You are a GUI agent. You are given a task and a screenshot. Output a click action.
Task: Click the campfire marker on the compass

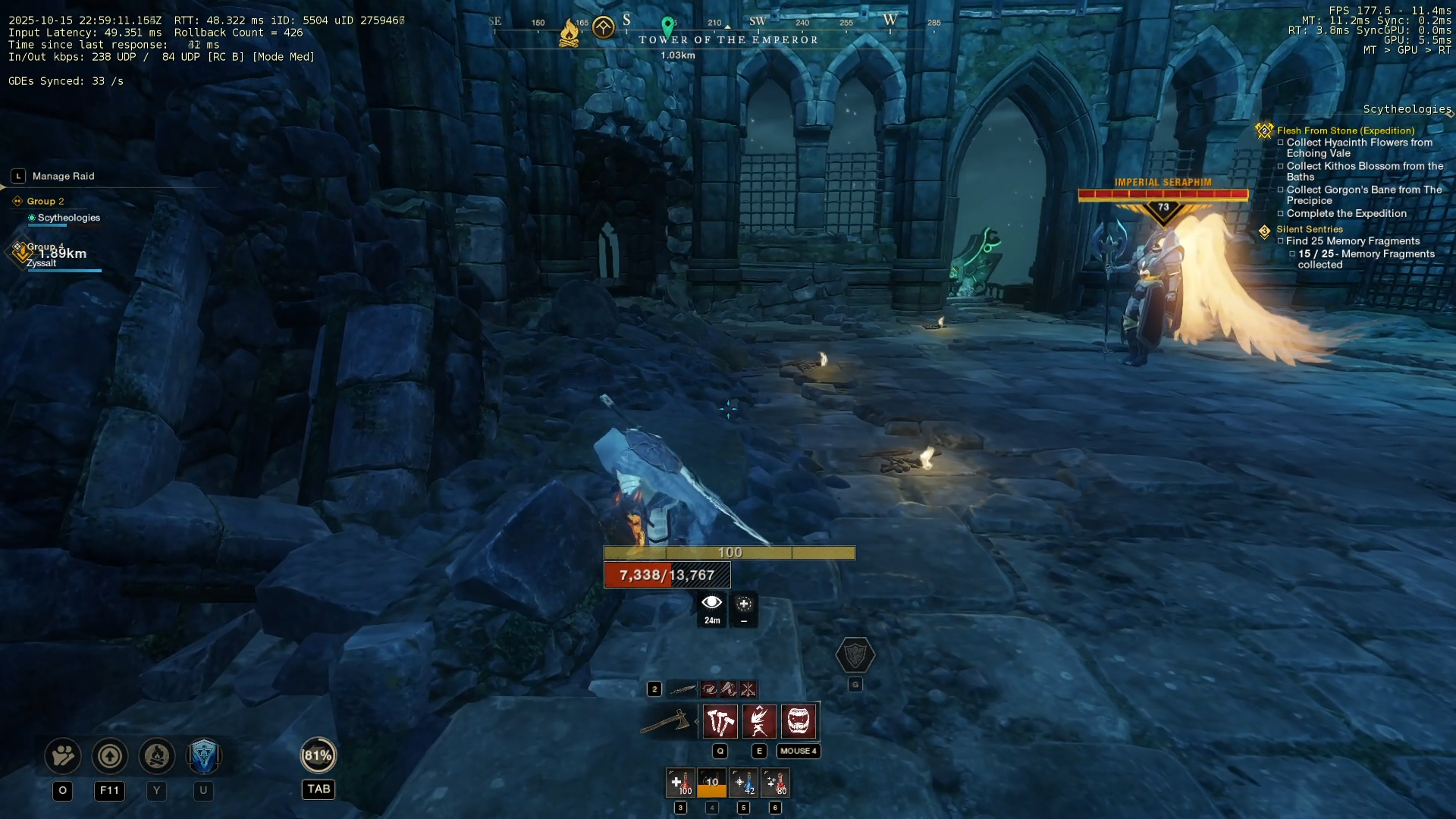point(569,33)
